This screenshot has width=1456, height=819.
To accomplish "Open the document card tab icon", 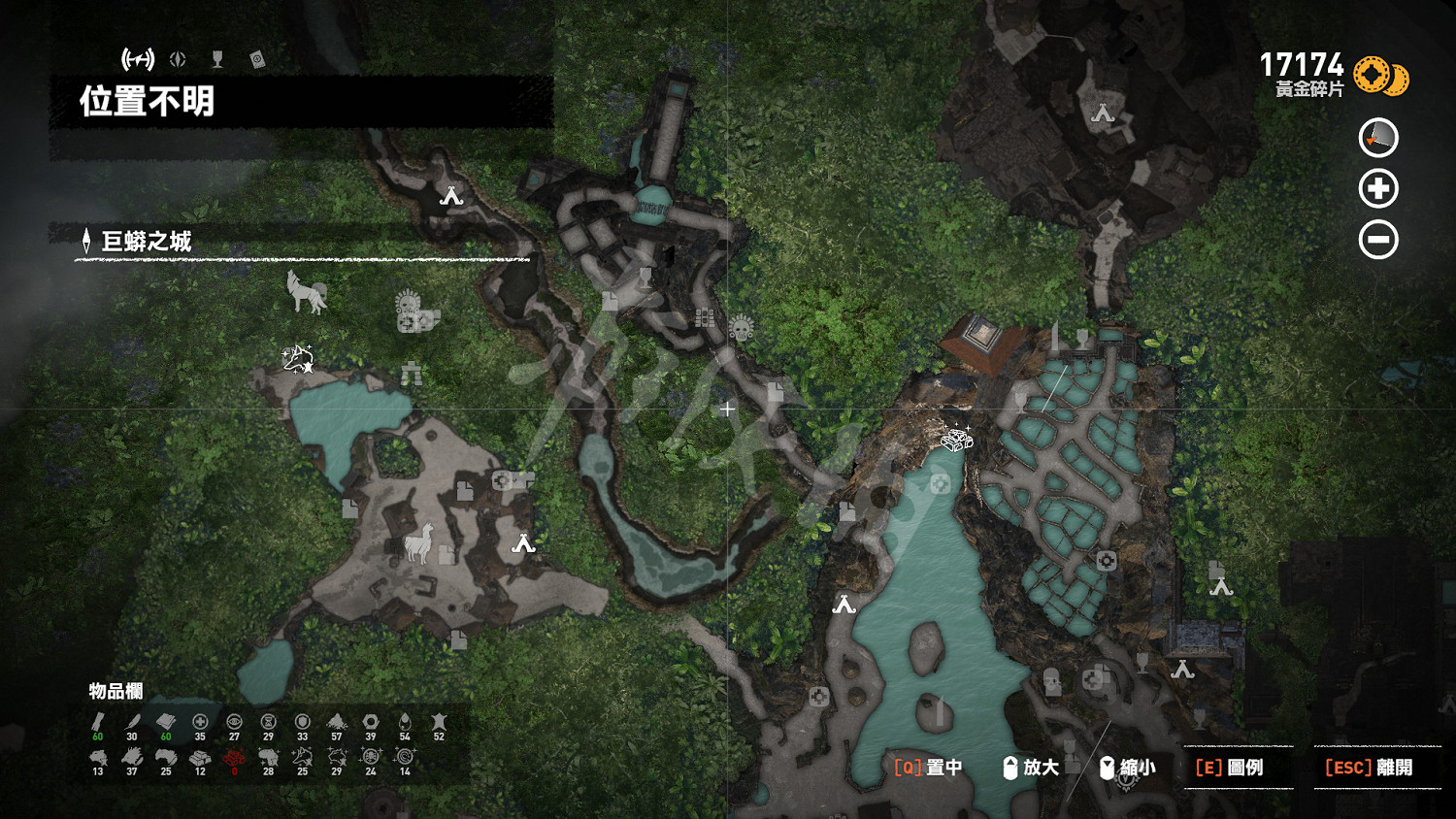I will [x=257, y=59].
